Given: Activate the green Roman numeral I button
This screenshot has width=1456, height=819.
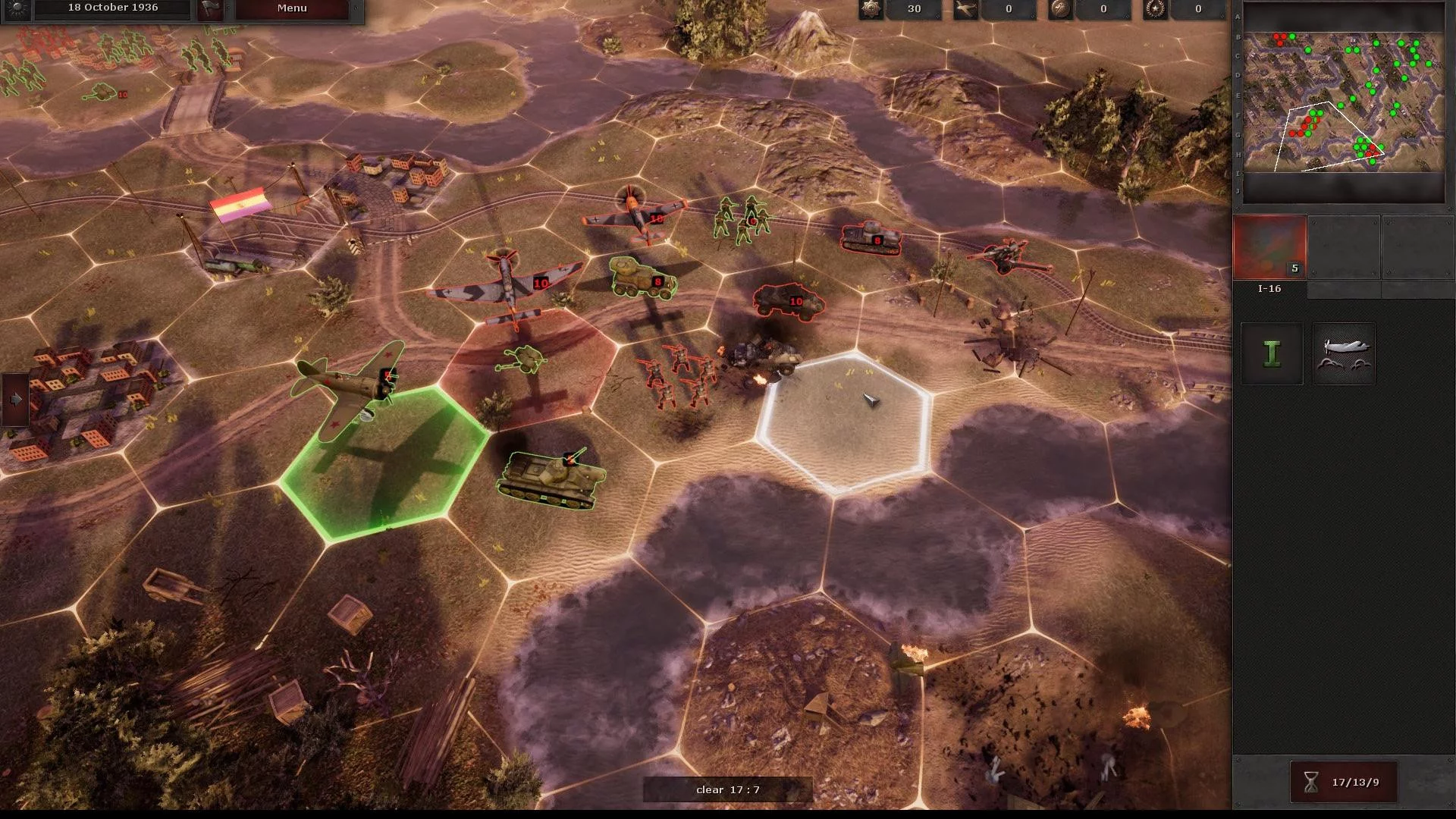Looking at the screenshot, I should tap(1272, 354).
